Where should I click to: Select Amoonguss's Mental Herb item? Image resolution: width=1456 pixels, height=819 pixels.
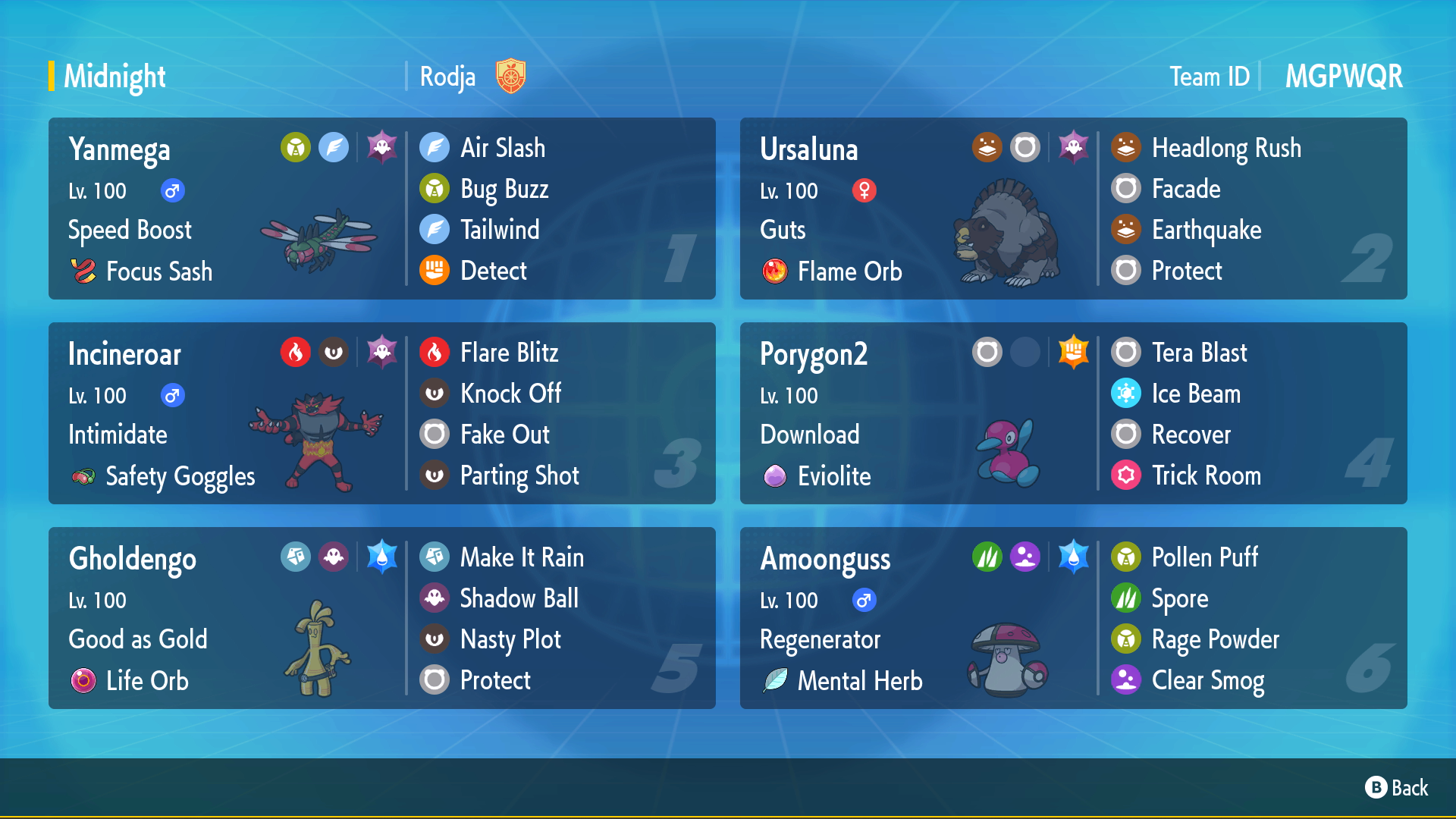[x=859, y=681]
